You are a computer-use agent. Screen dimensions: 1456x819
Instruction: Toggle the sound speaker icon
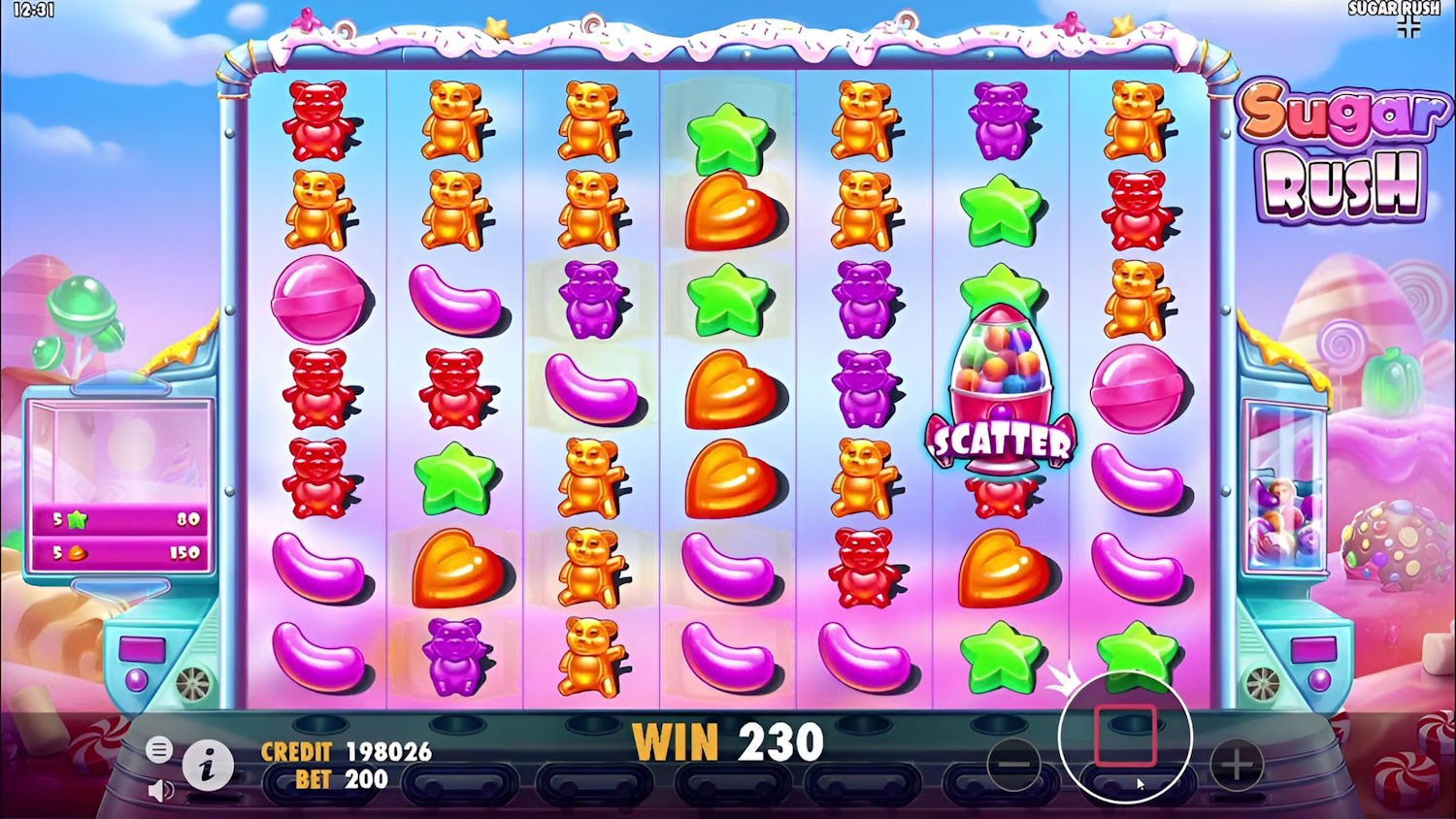point(160,791)
